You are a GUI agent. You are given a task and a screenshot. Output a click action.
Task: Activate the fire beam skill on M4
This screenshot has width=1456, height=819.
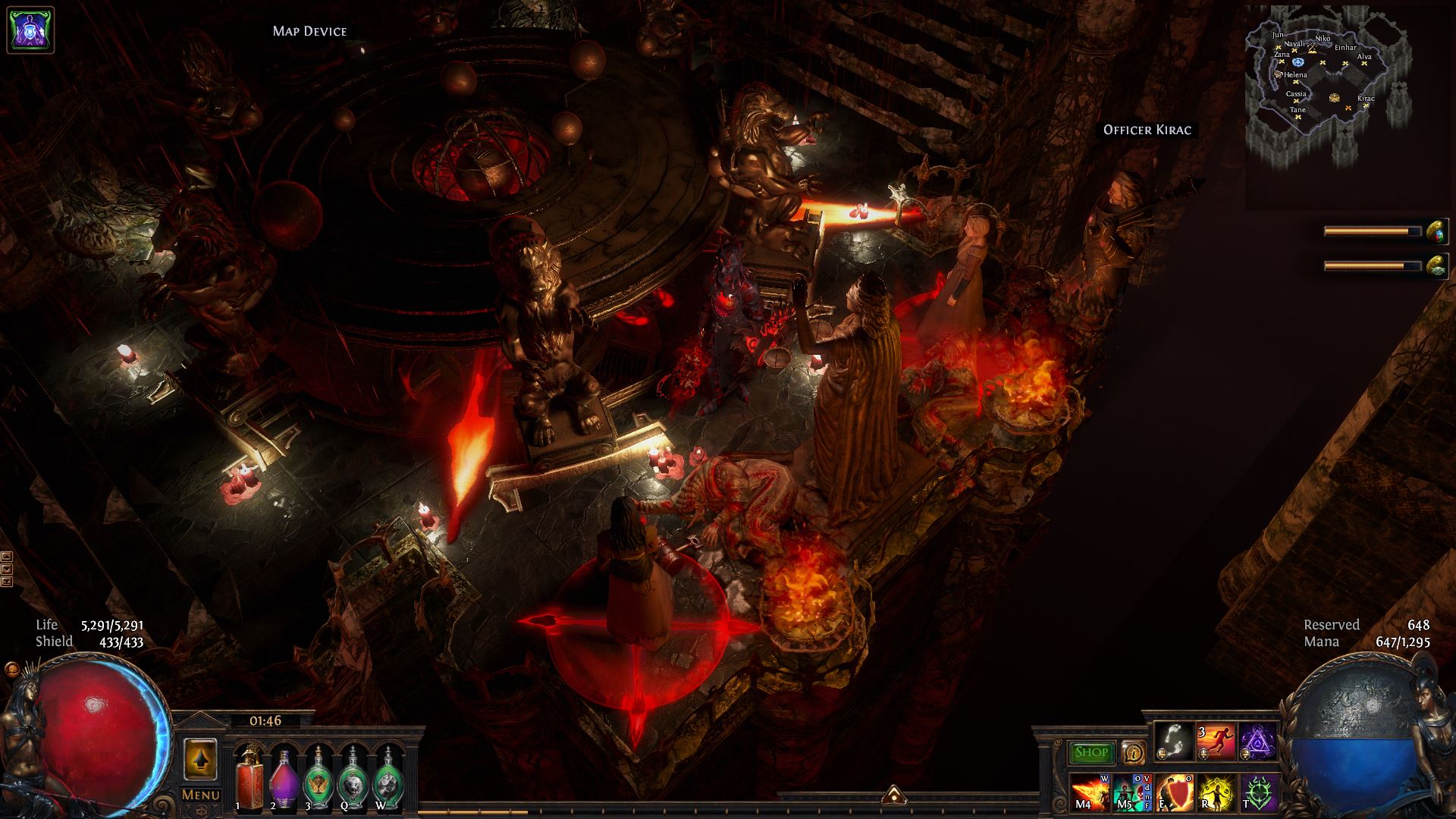1089,792
